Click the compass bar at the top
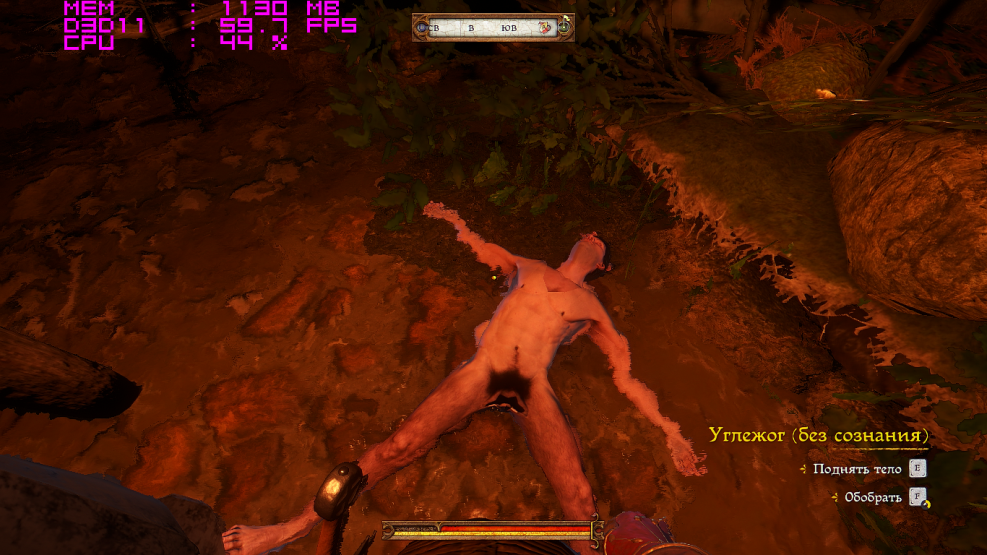Viewport: 987px width, 555px height. (493, 28)
